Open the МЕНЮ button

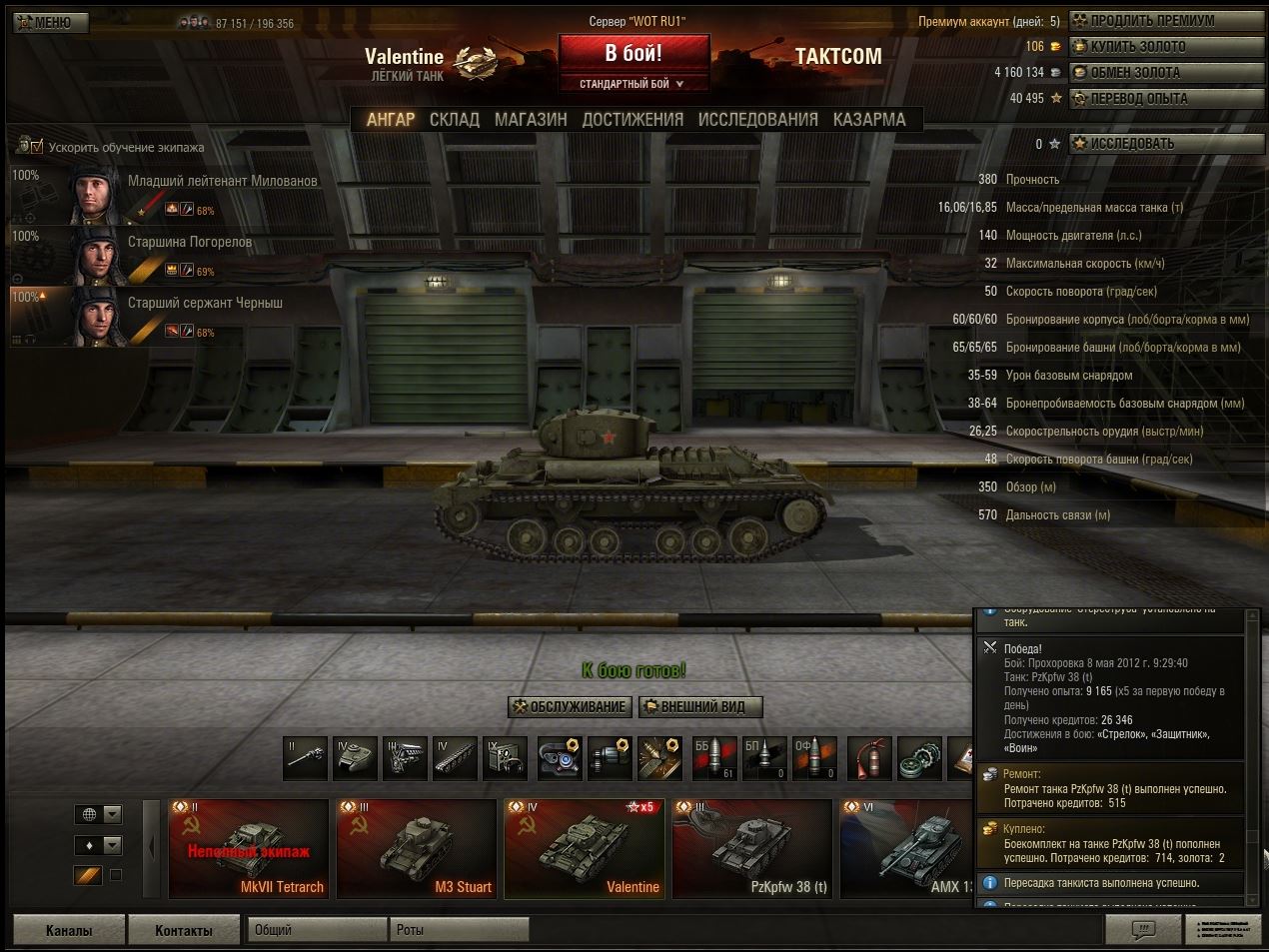[x=51, y=22]
